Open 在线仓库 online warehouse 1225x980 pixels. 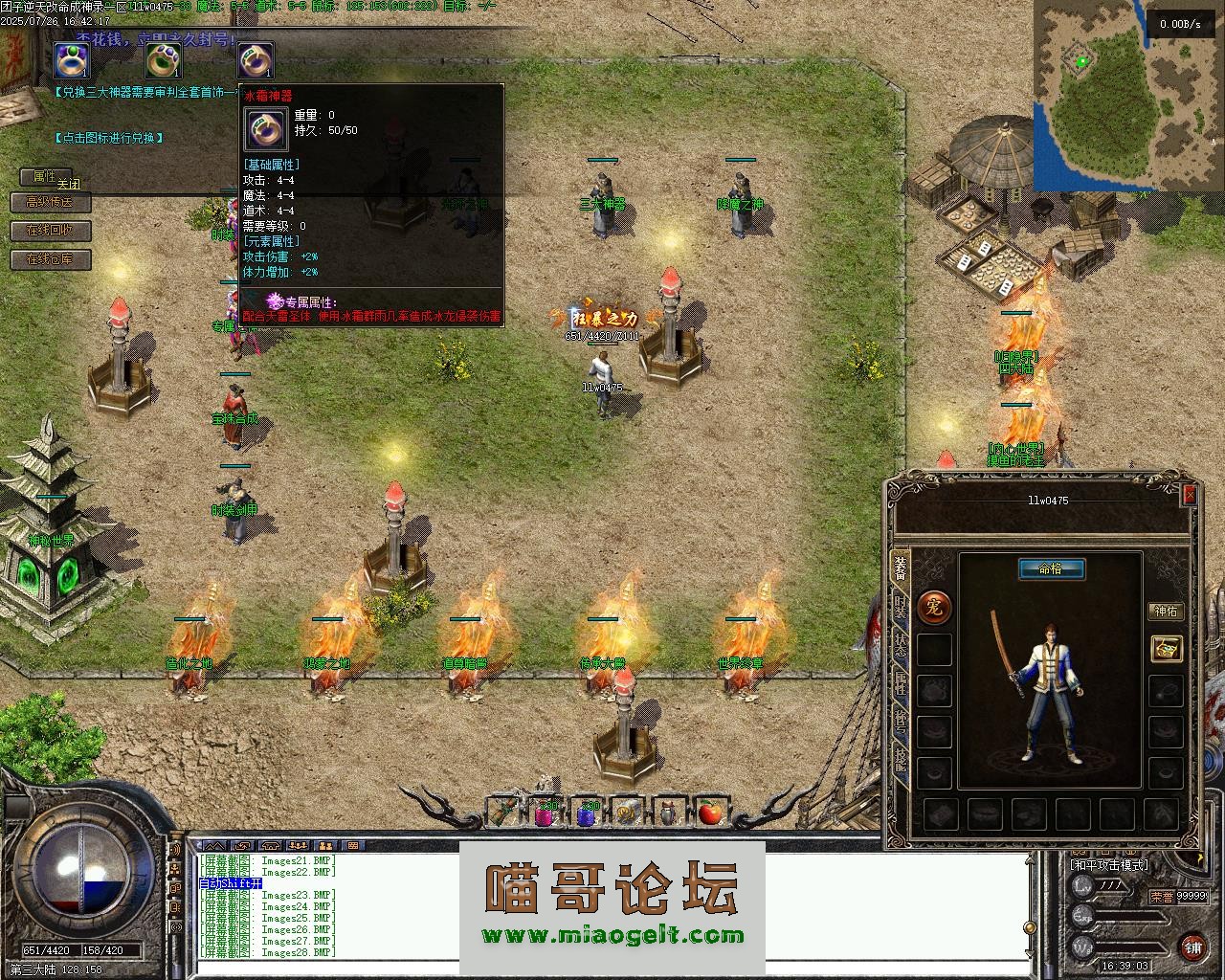tap(50, 259)
